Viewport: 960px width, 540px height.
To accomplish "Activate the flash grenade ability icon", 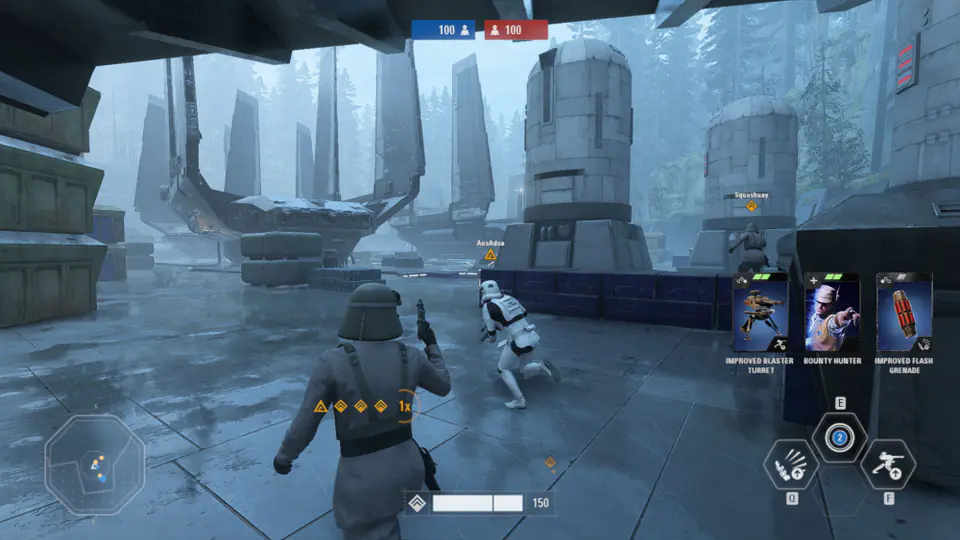I will 791,465.
